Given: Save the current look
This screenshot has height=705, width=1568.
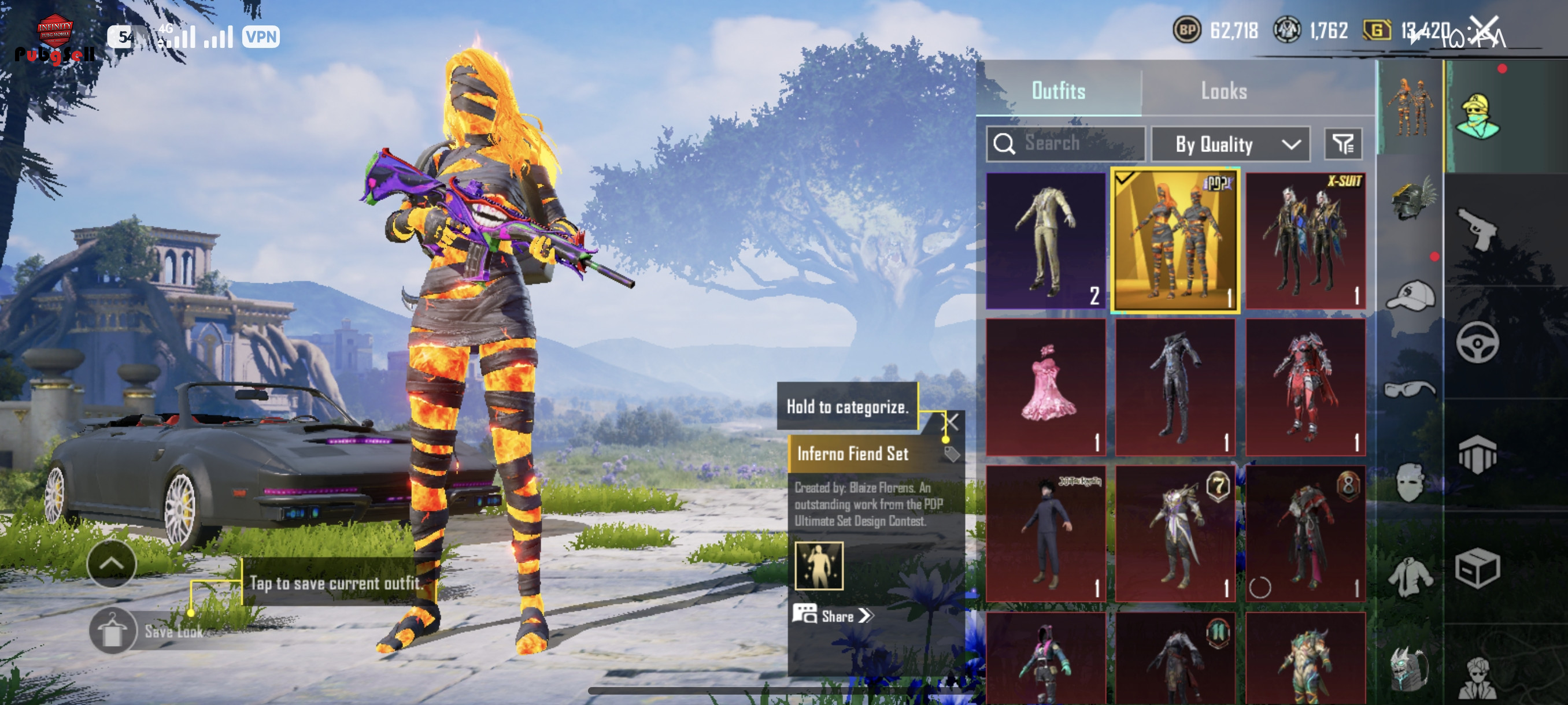Looking at the screenshot, I should pyautogui.click(x=113, y=631).
